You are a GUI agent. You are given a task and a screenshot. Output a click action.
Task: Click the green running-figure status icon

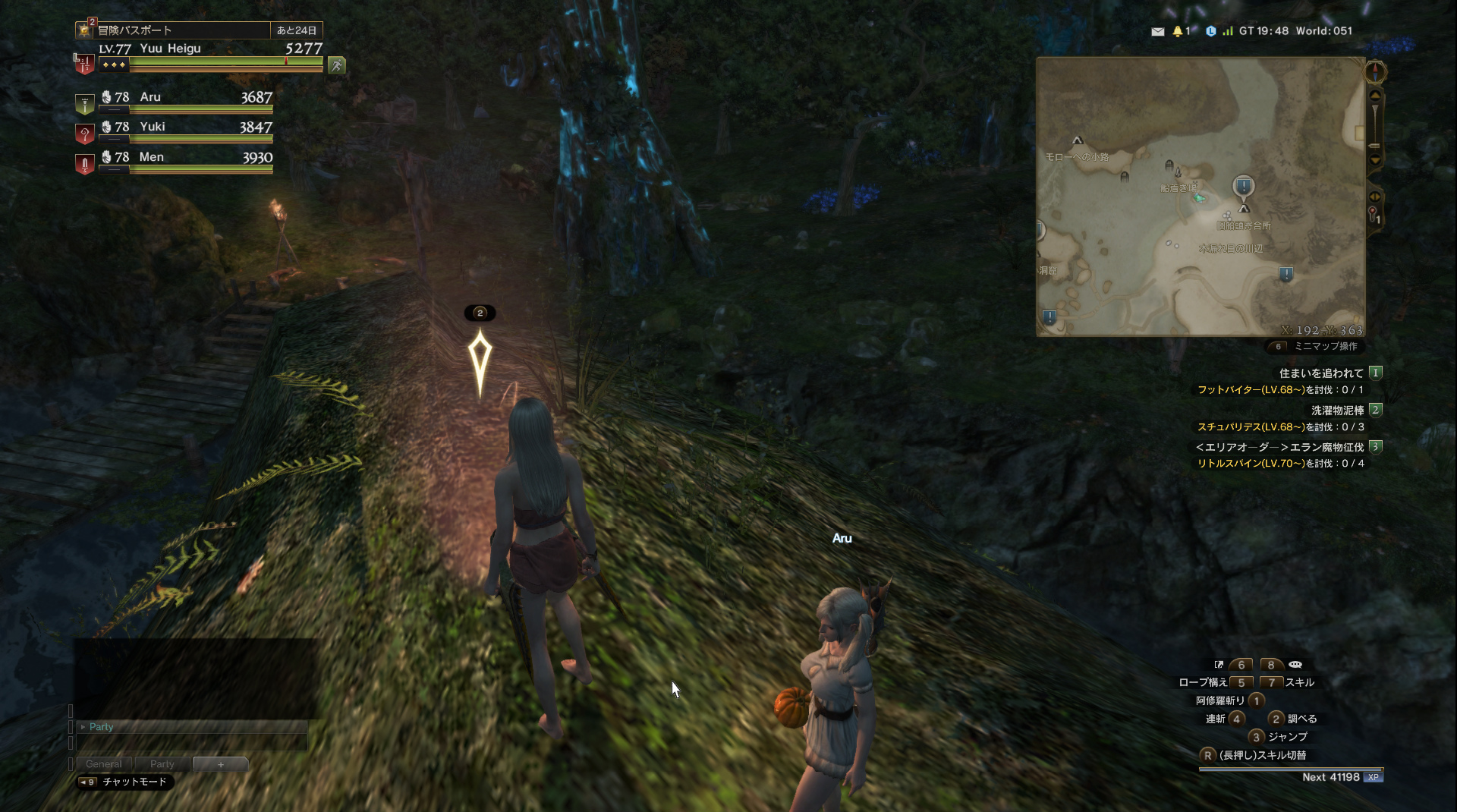337,66
